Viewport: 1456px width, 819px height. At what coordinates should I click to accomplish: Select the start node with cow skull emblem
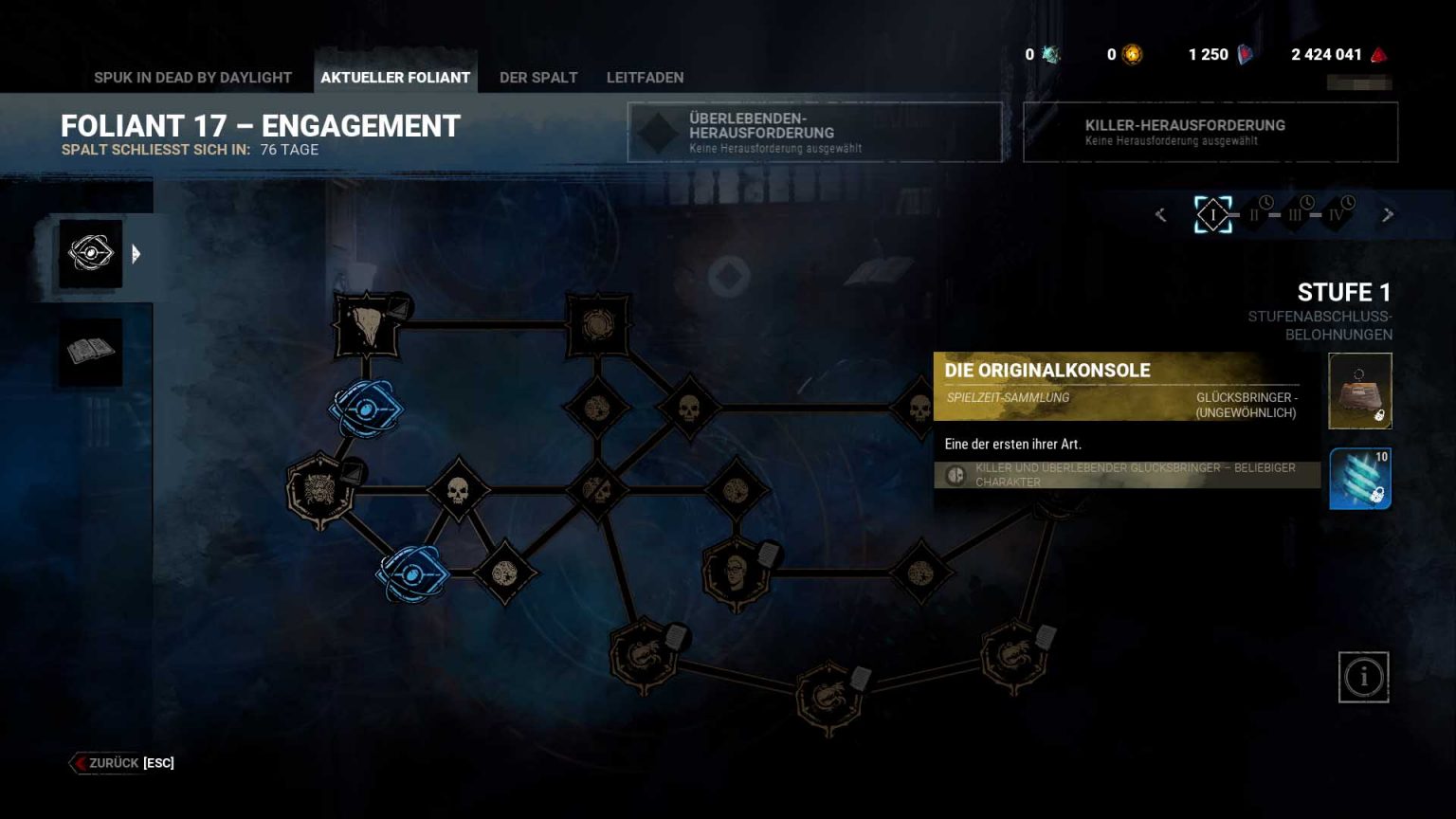pyautogui.click(x=367, y=326)
